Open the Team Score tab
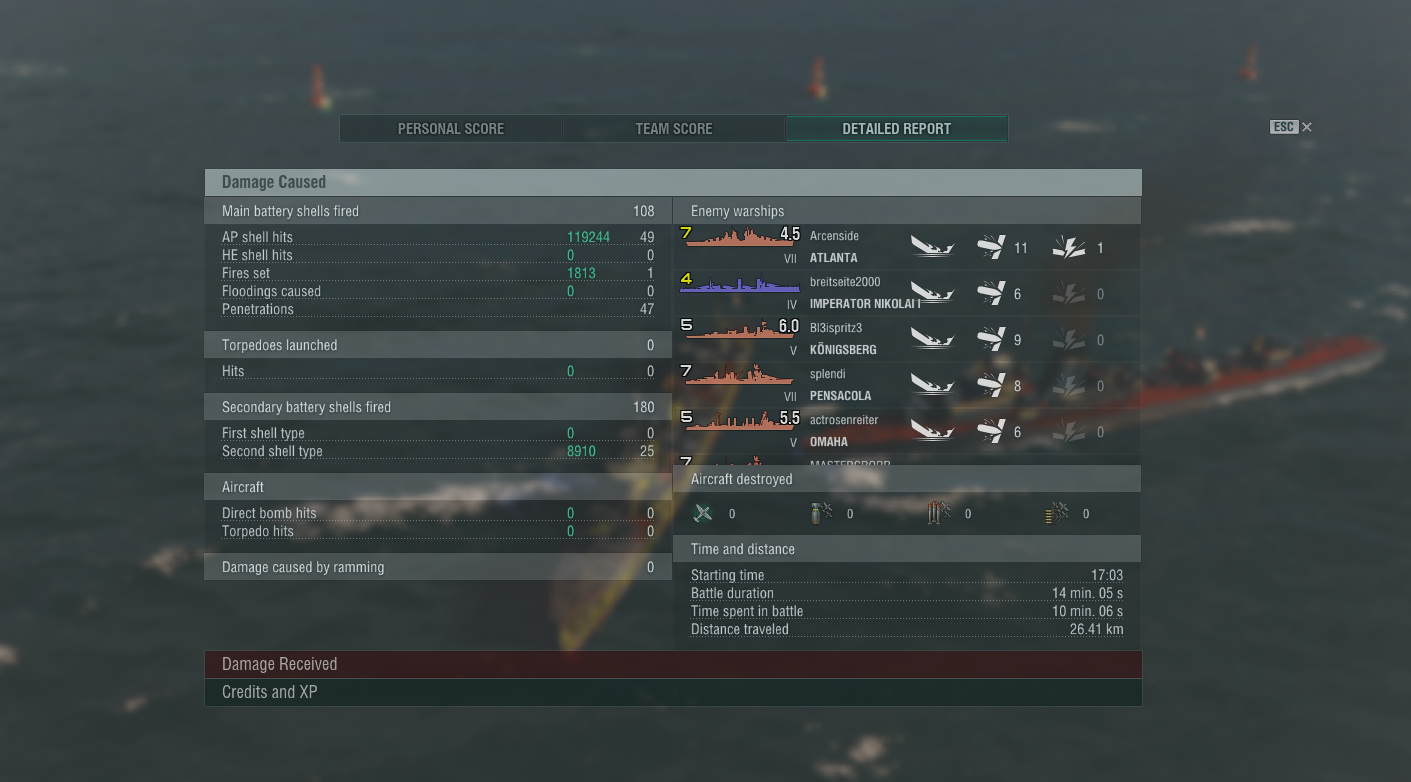1411x782 pixels. coord(674,129)
